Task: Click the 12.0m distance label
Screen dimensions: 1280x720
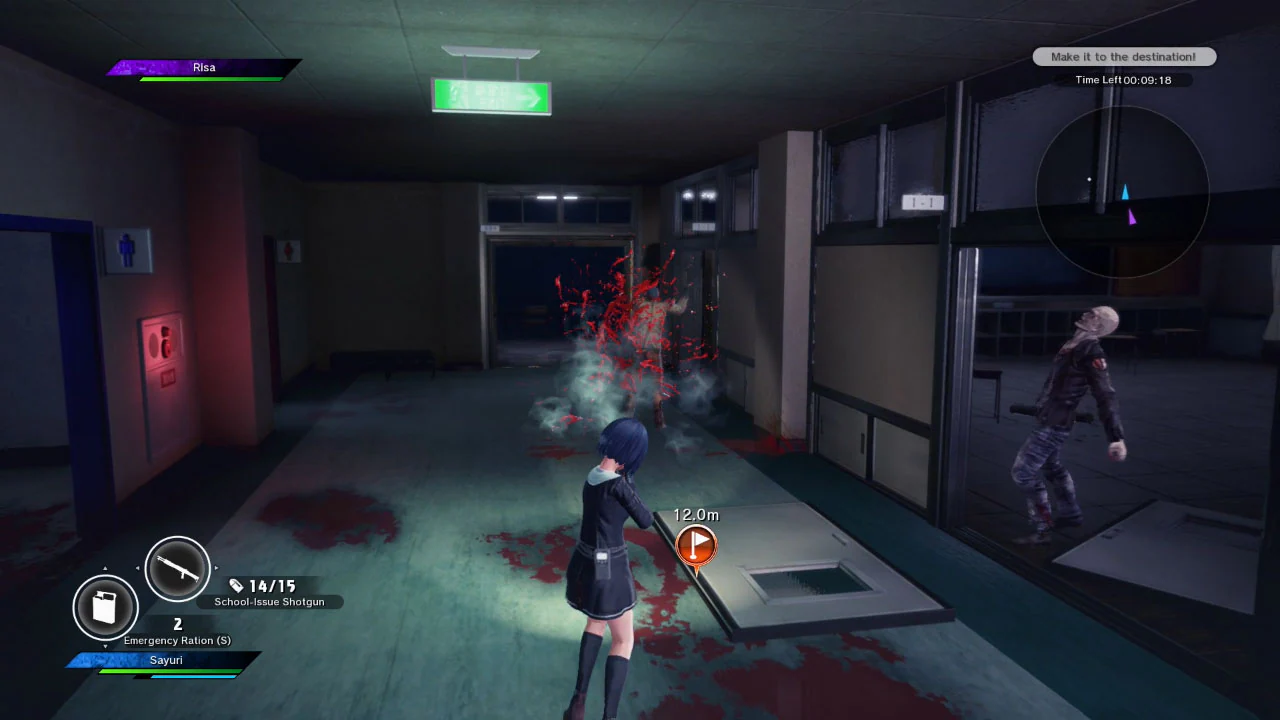Action: [x=696, y=515]
